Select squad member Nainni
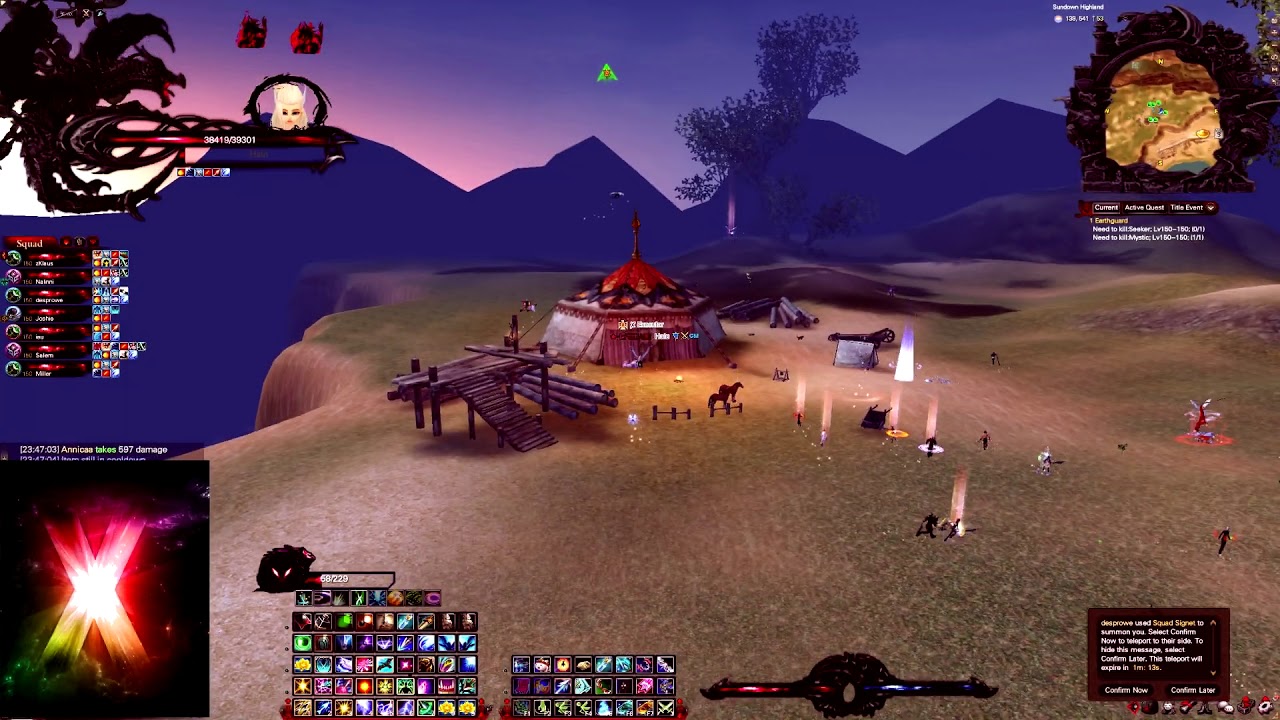This screenshot has width=1280, height=720. (45, 281)
